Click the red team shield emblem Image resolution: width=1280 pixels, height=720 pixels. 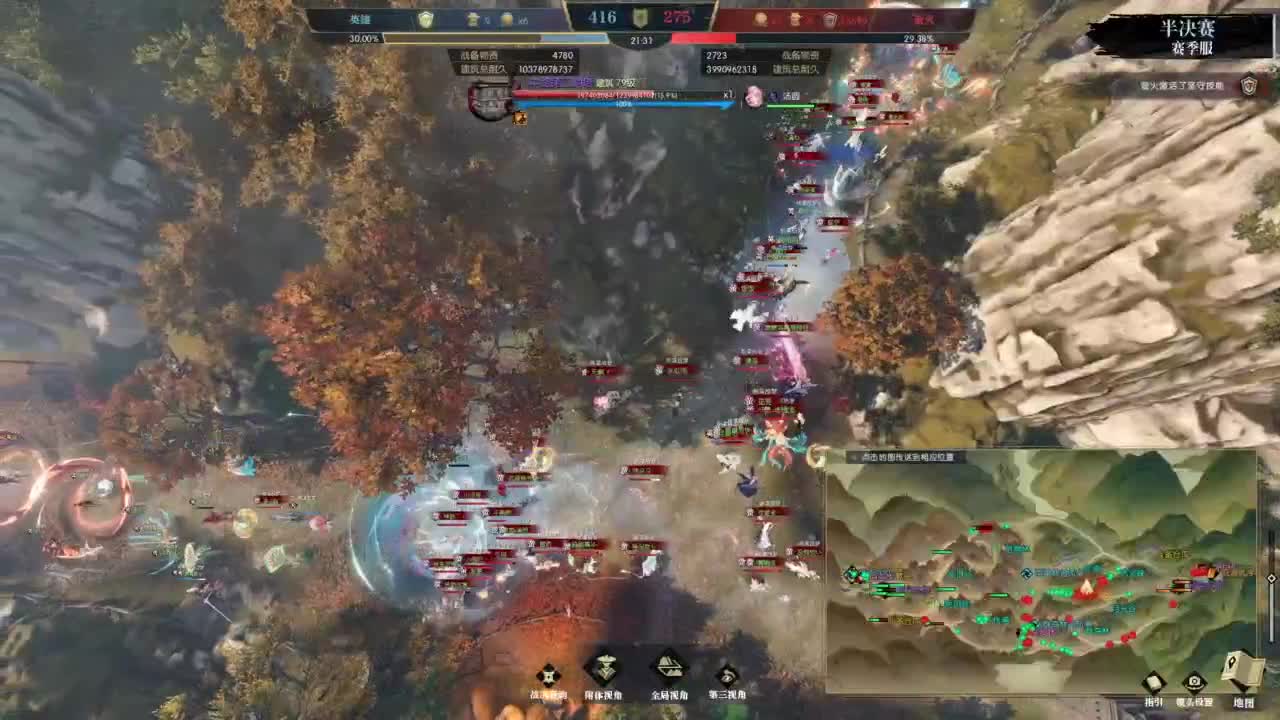(x=829, y=19)
